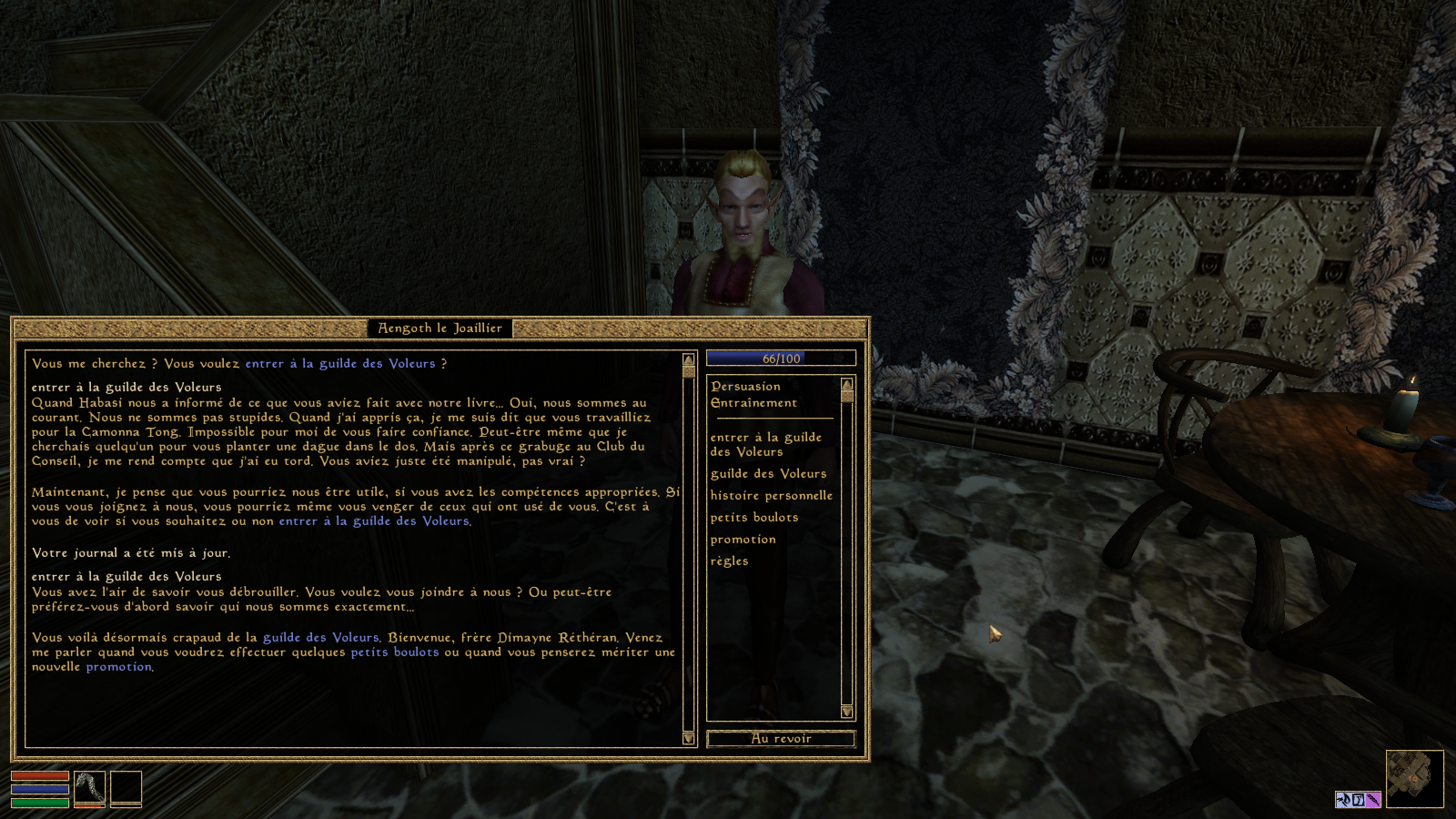The image size is (1456, 819).
Task: Select Entraînement in the topic list
Action: [x=753, y=402]
